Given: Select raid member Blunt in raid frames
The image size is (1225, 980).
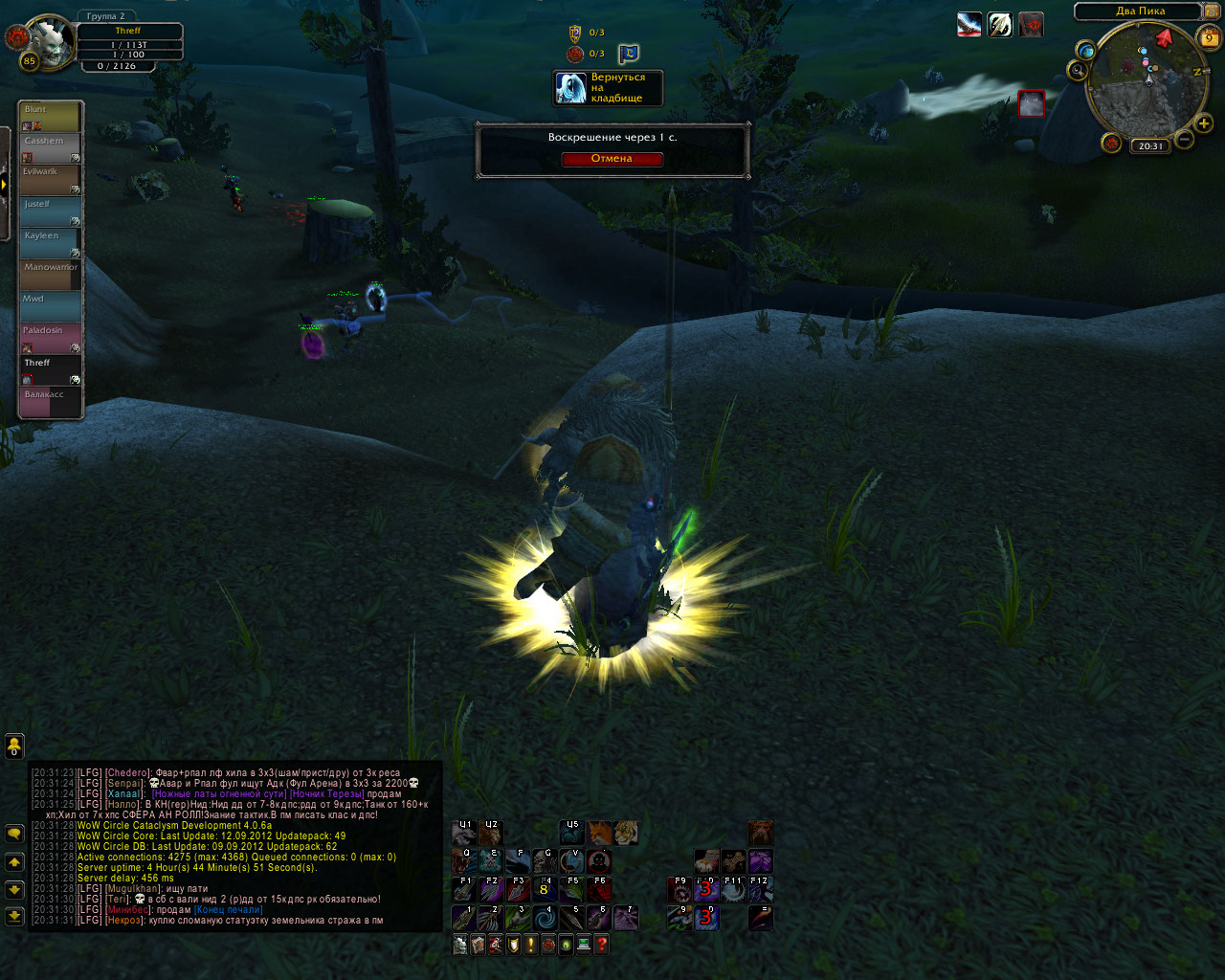Looking at the screenshot, I should click(51, 117).
